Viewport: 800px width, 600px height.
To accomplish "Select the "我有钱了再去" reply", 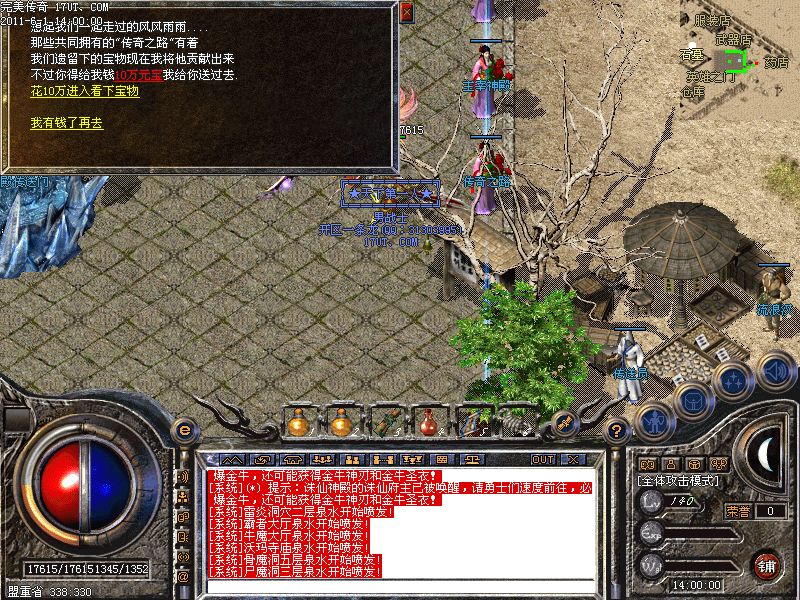I will 66,124.
